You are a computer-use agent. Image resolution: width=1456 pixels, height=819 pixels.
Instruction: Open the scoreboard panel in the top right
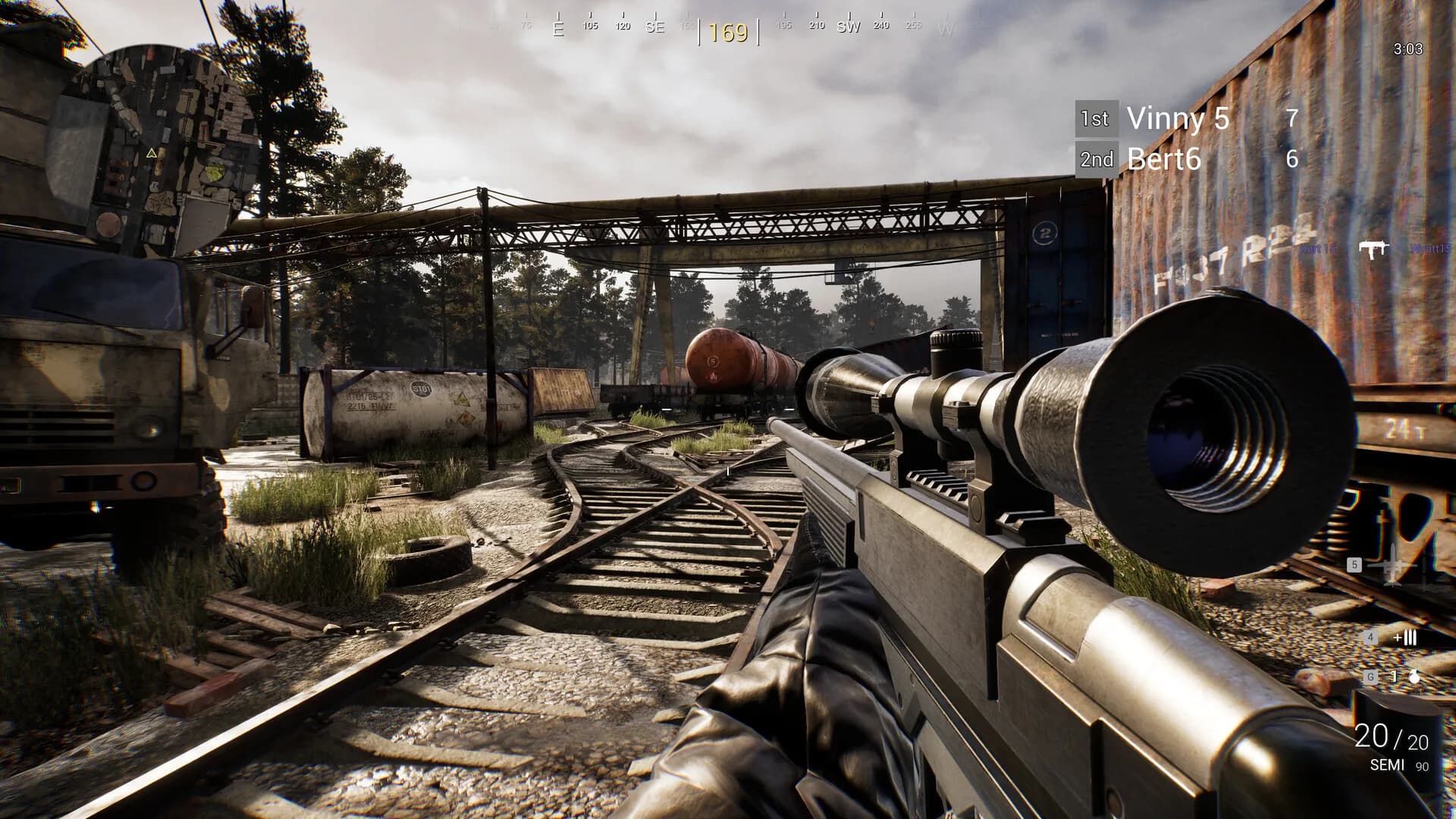click(x=1187, y=139)
